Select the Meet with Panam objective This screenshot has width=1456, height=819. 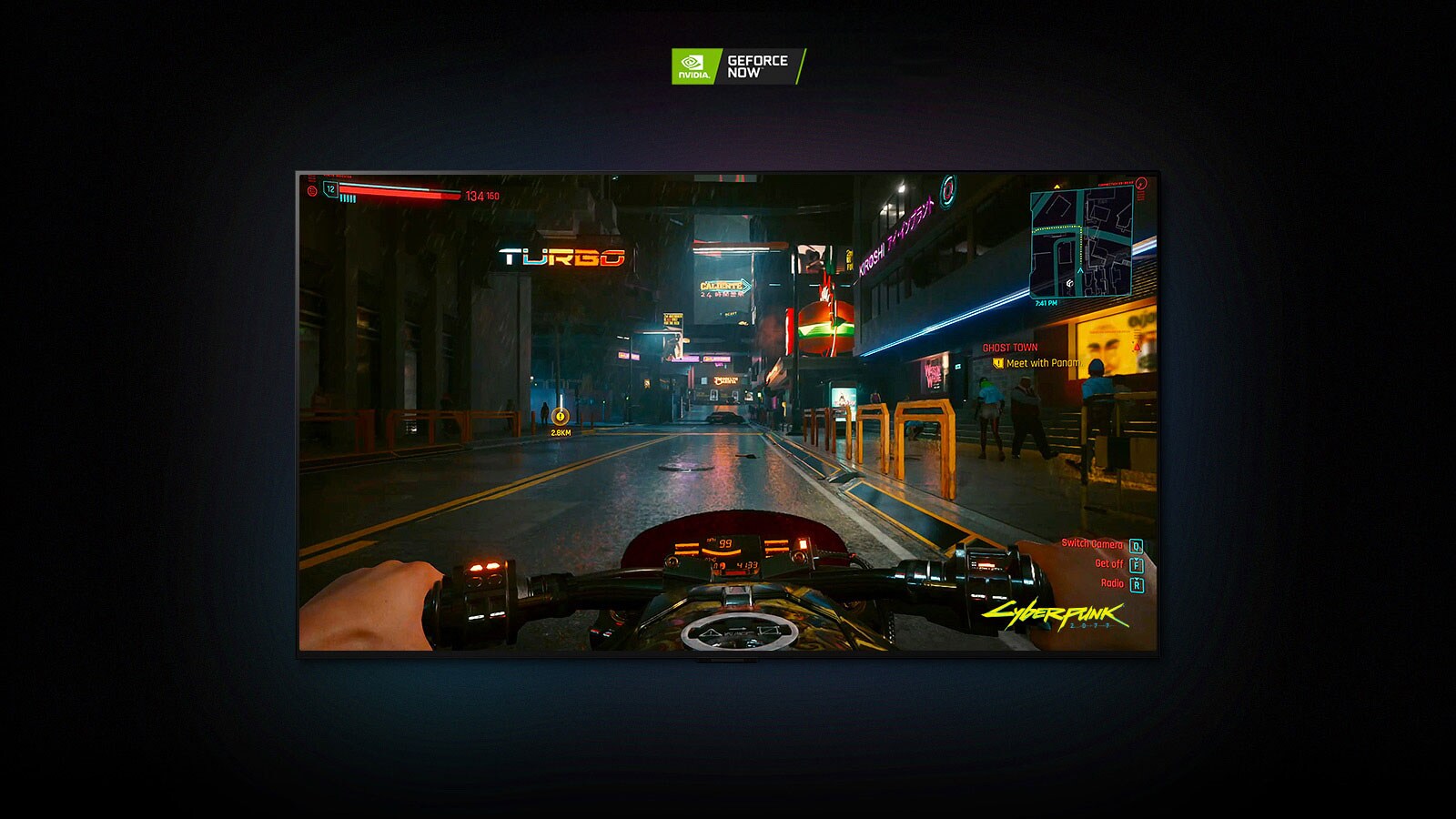(x=1046, y=362)
